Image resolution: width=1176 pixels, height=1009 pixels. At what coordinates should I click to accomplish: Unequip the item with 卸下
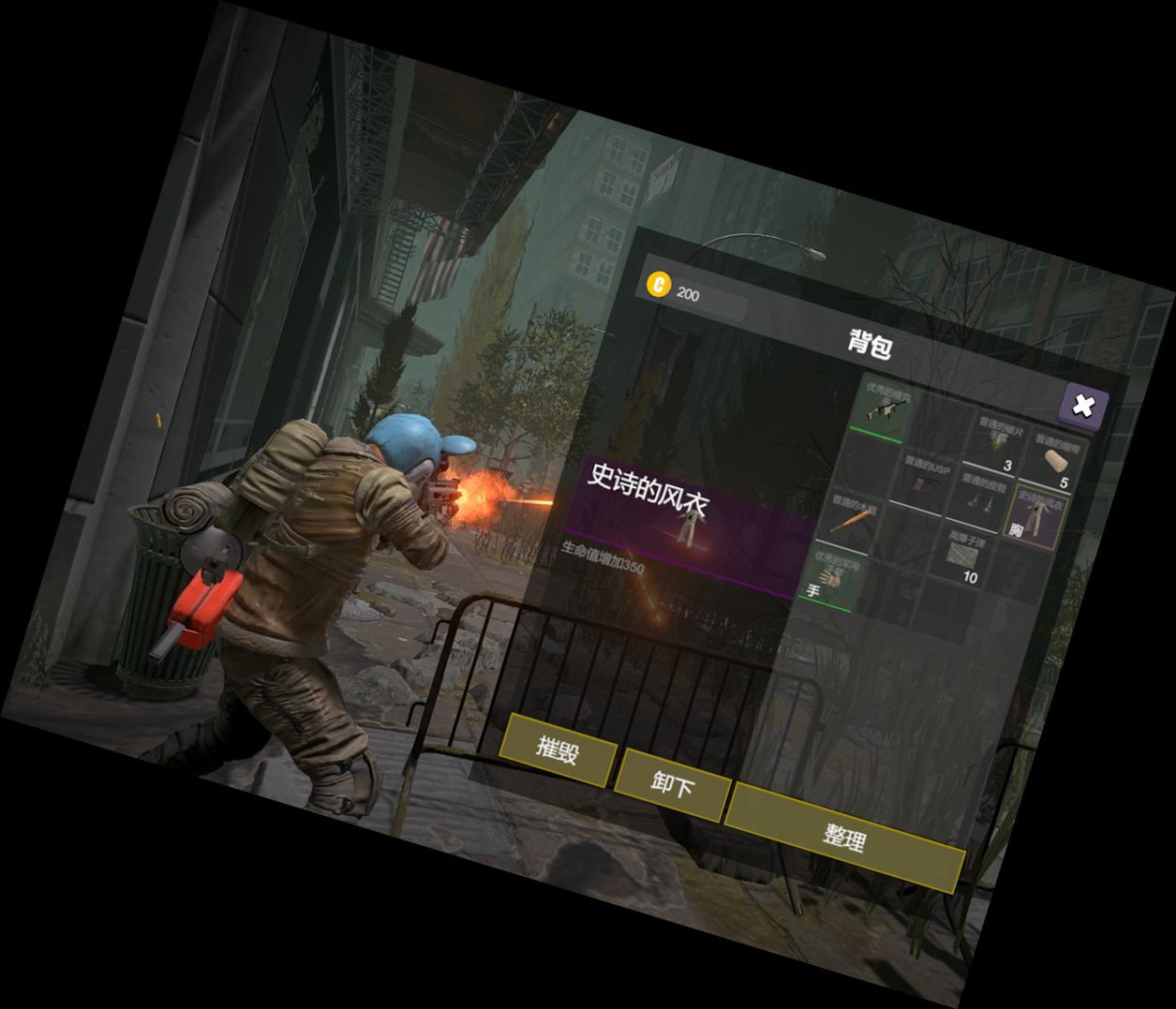[x=673, y=785]
